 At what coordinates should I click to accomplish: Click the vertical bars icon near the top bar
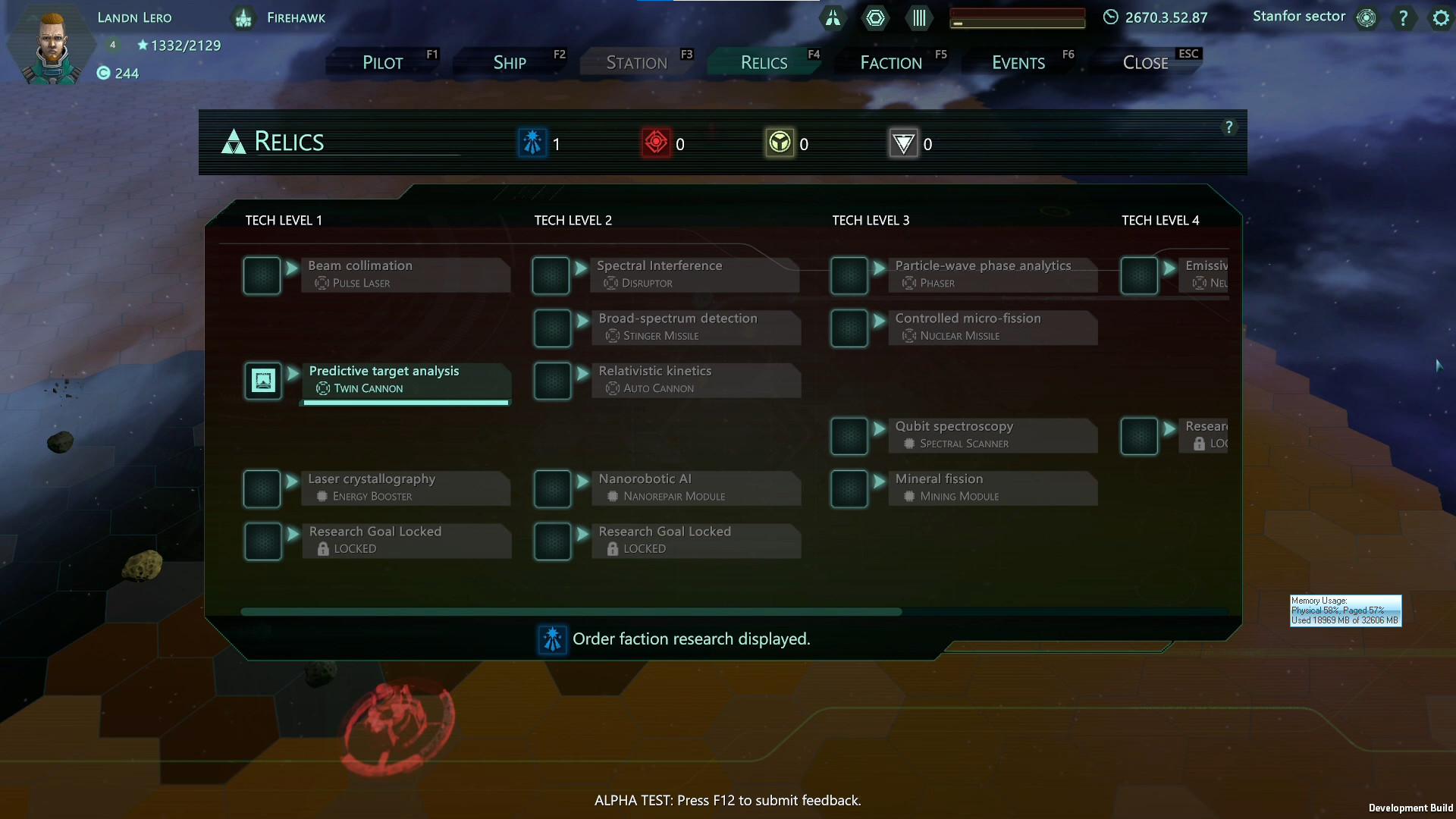pyautogui.click(x=918, y=17)
